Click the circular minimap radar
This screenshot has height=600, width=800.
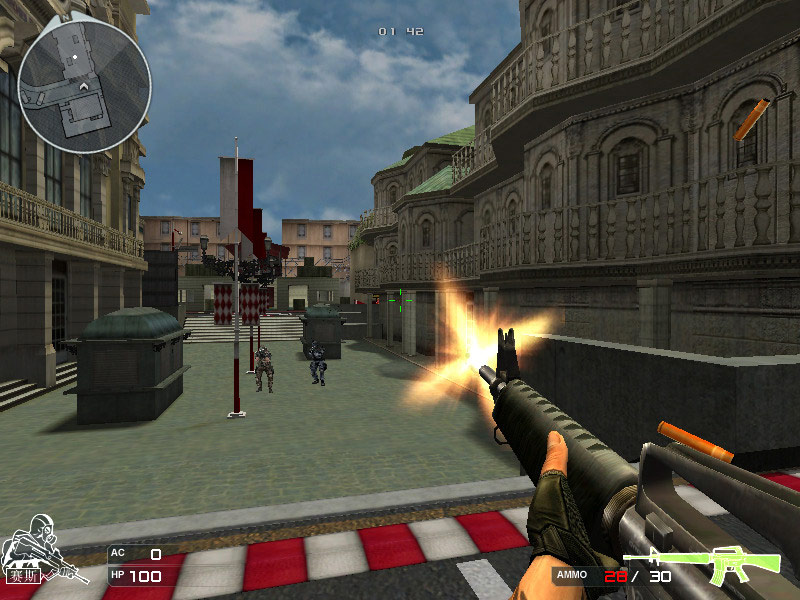click(x=84, y=85)
